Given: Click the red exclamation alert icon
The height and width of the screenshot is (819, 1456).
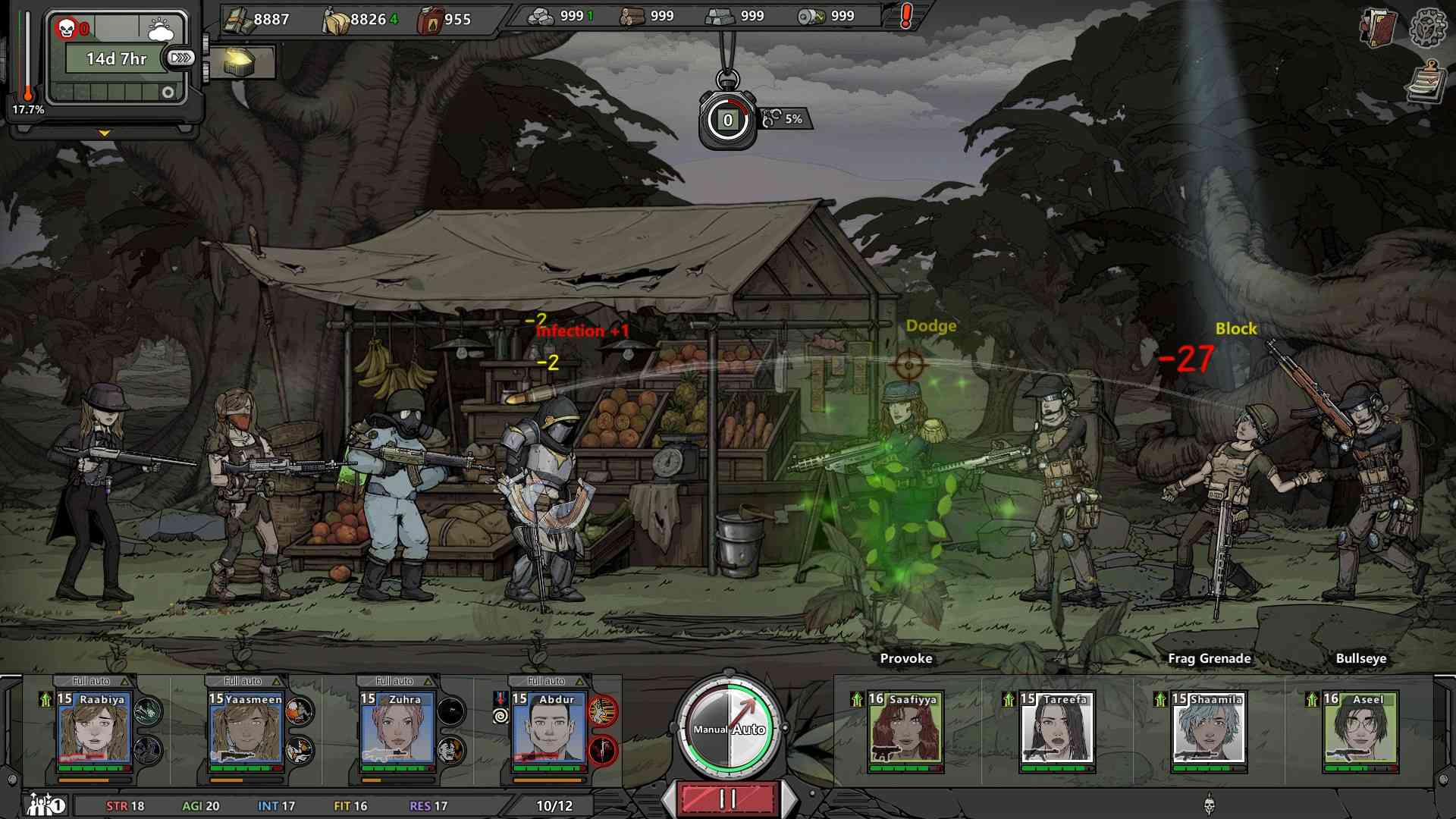Looking at the screenshot, I should [905, 17].
